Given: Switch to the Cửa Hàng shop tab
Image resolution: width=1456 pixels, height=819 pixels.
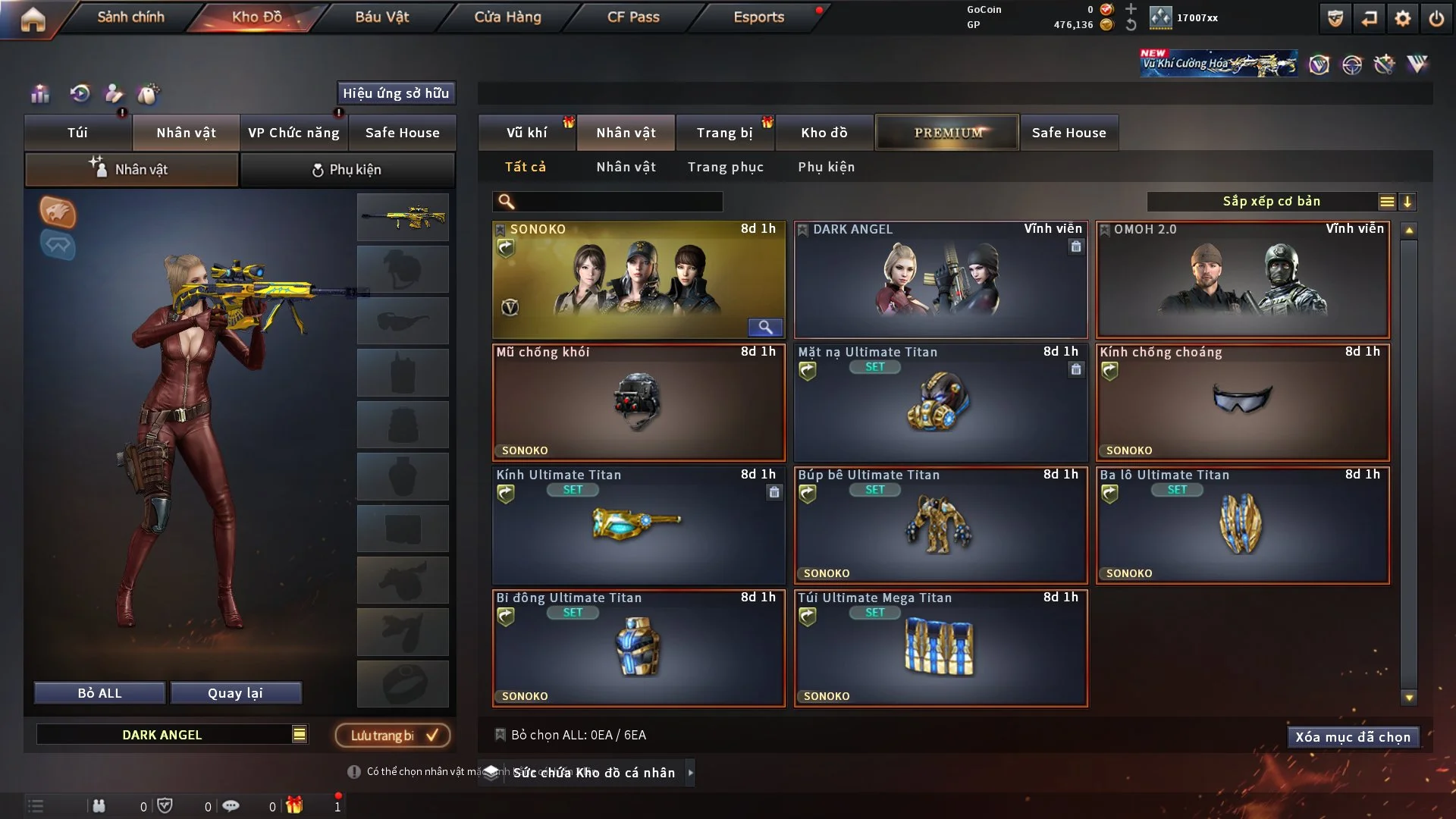Looking at the screenshot, I should tap(507, 17).
